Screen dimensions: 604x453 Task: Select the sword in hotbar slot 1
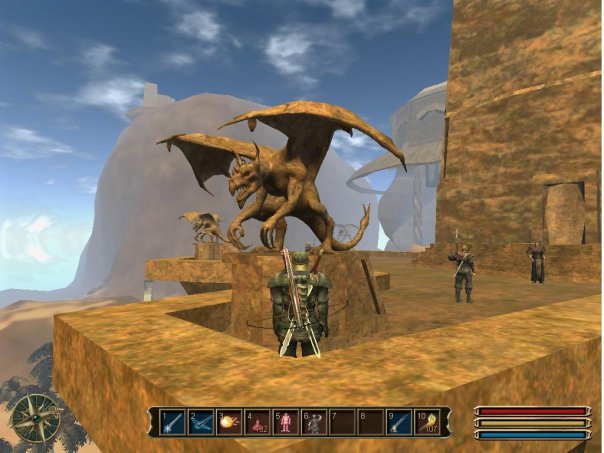tap(173, 422)
